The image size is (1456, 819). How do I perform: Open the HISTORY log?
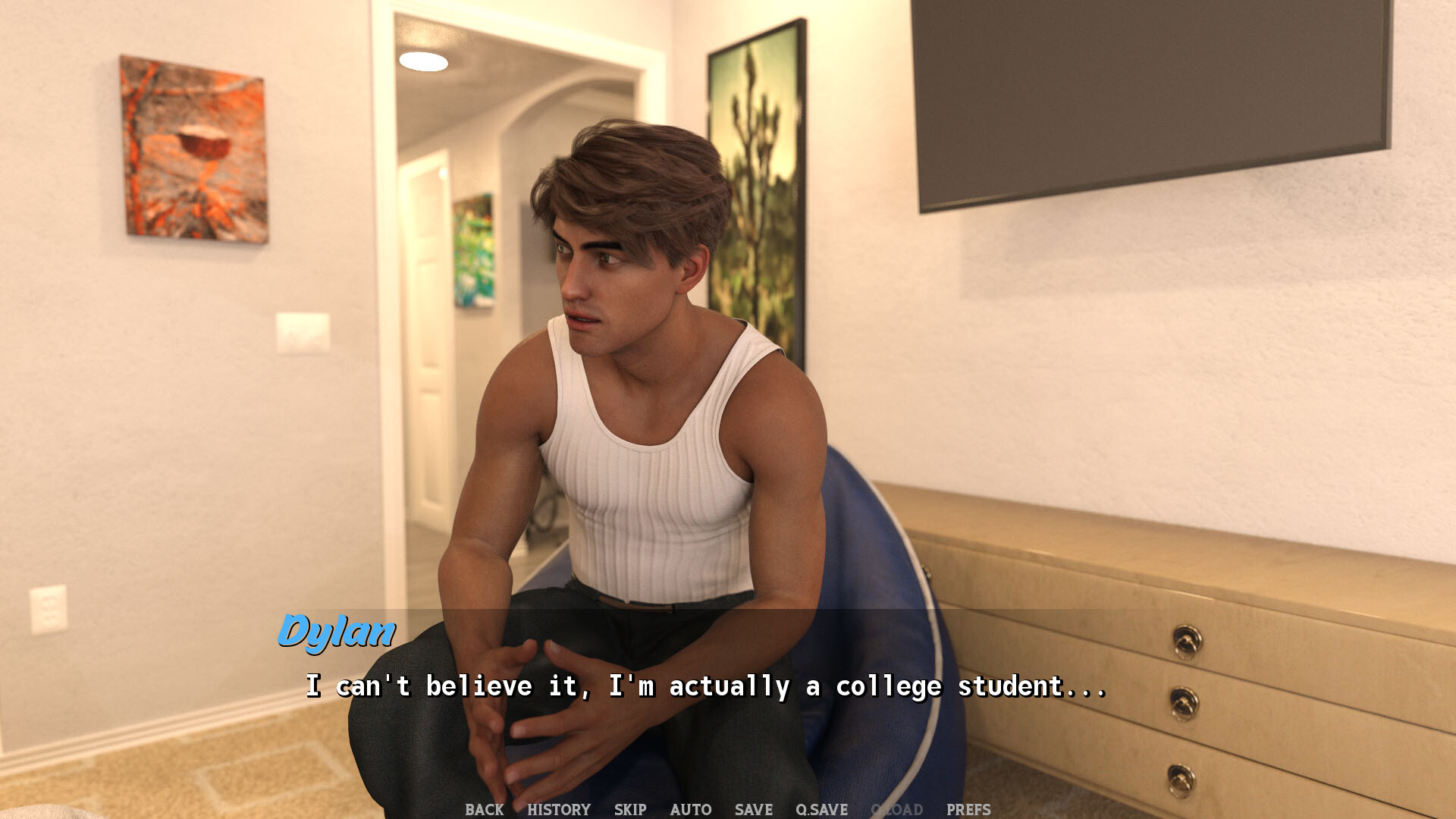pos(560,809)
